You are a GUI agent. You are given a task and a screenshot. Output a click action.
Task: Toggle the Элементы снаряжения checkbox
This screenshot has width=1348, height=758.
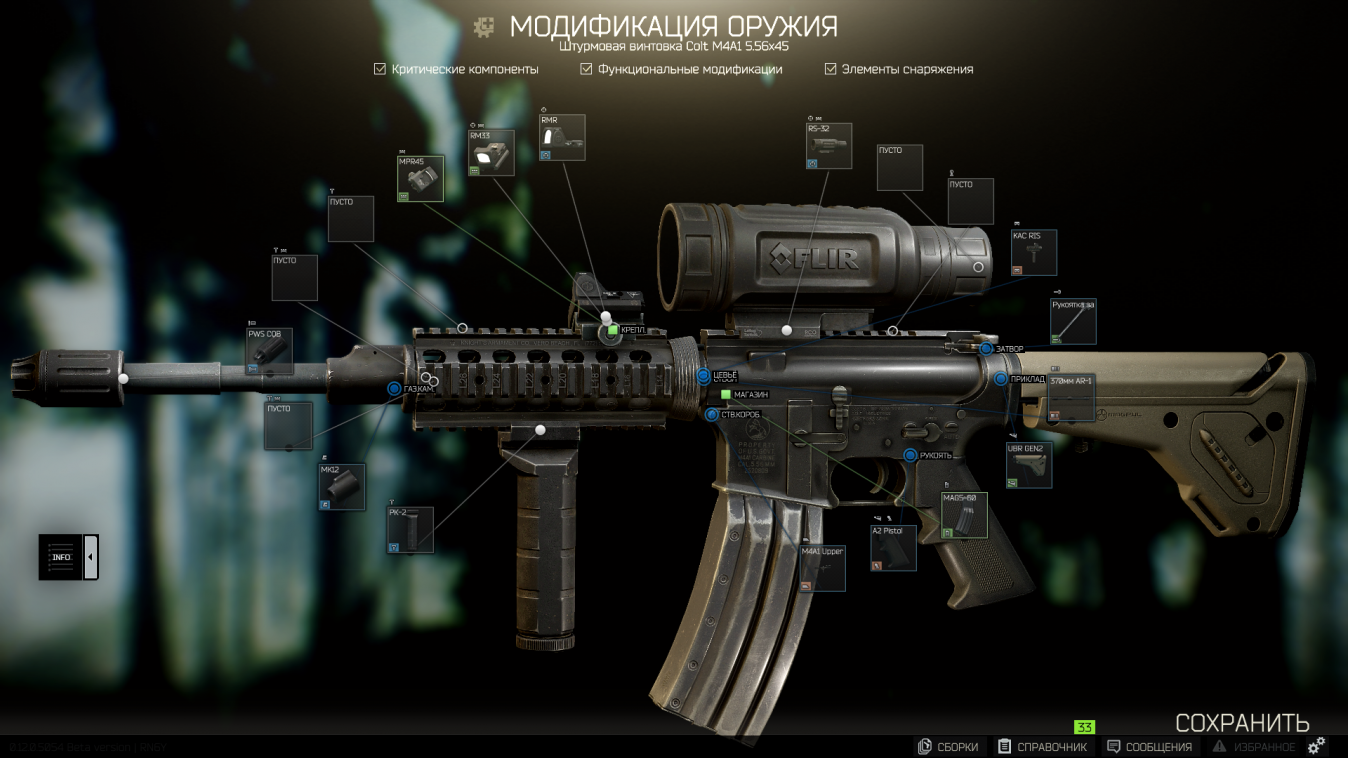(x=830, y=69)
